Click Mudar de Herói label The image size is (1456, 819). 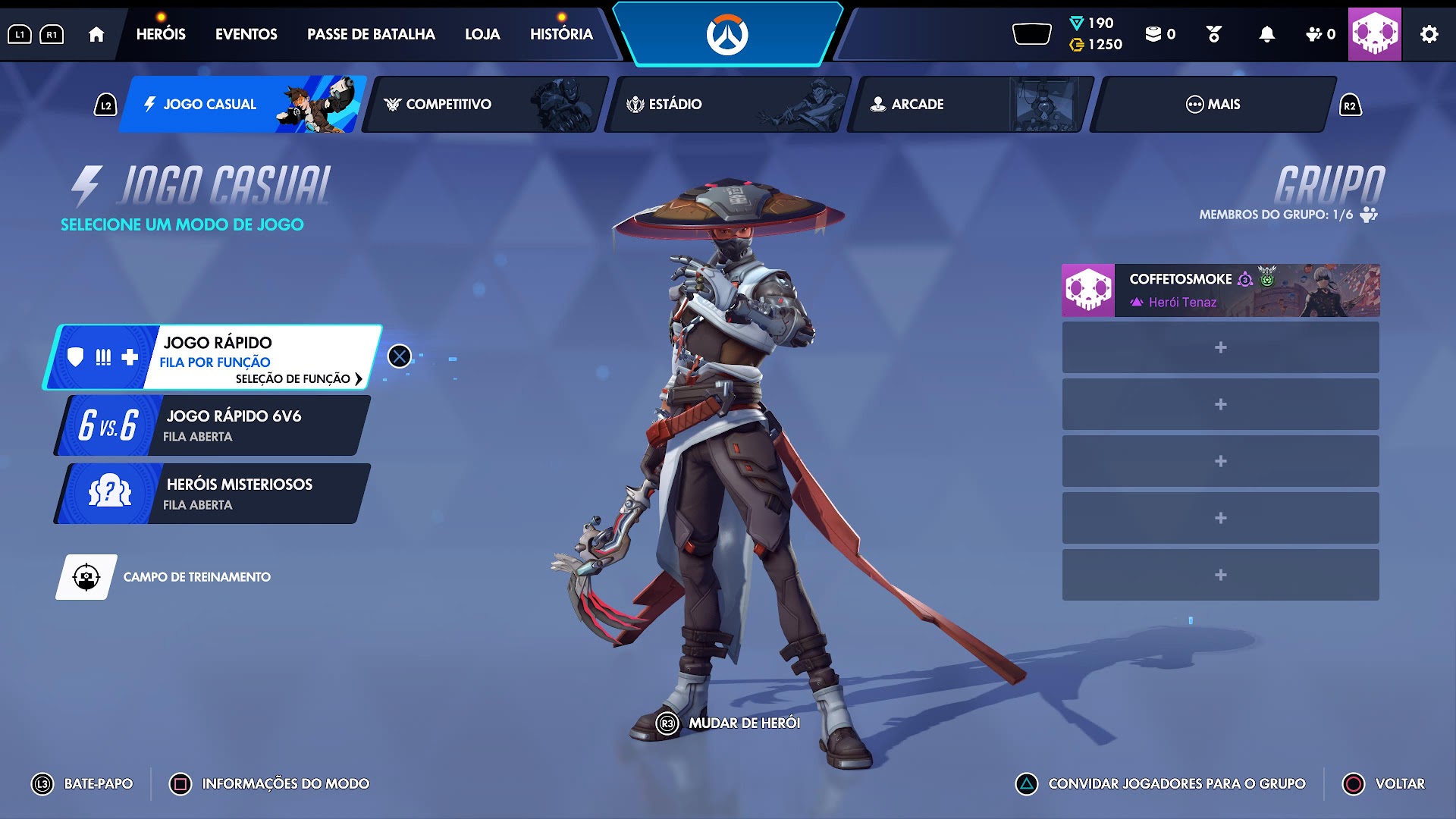click(x=743, y=723)
